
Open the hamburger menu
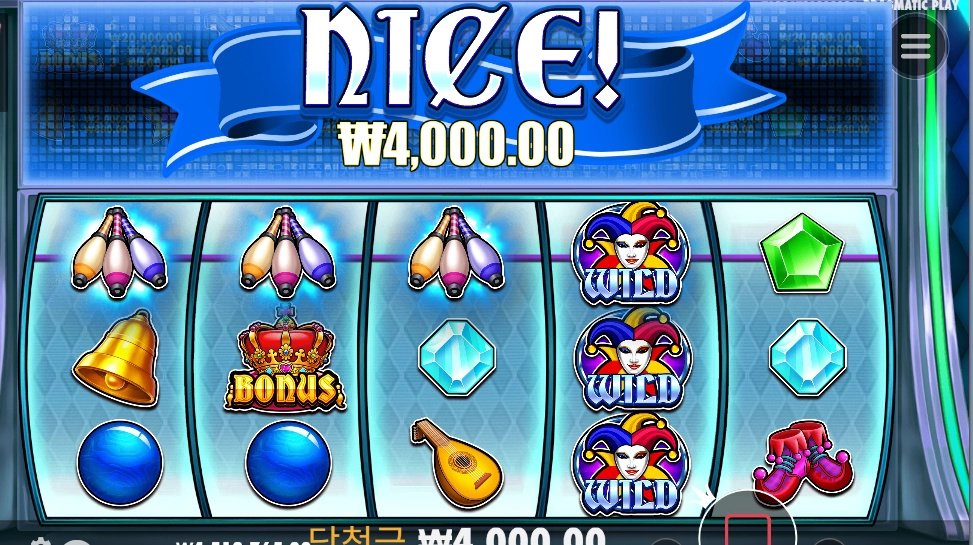(915, 45)
